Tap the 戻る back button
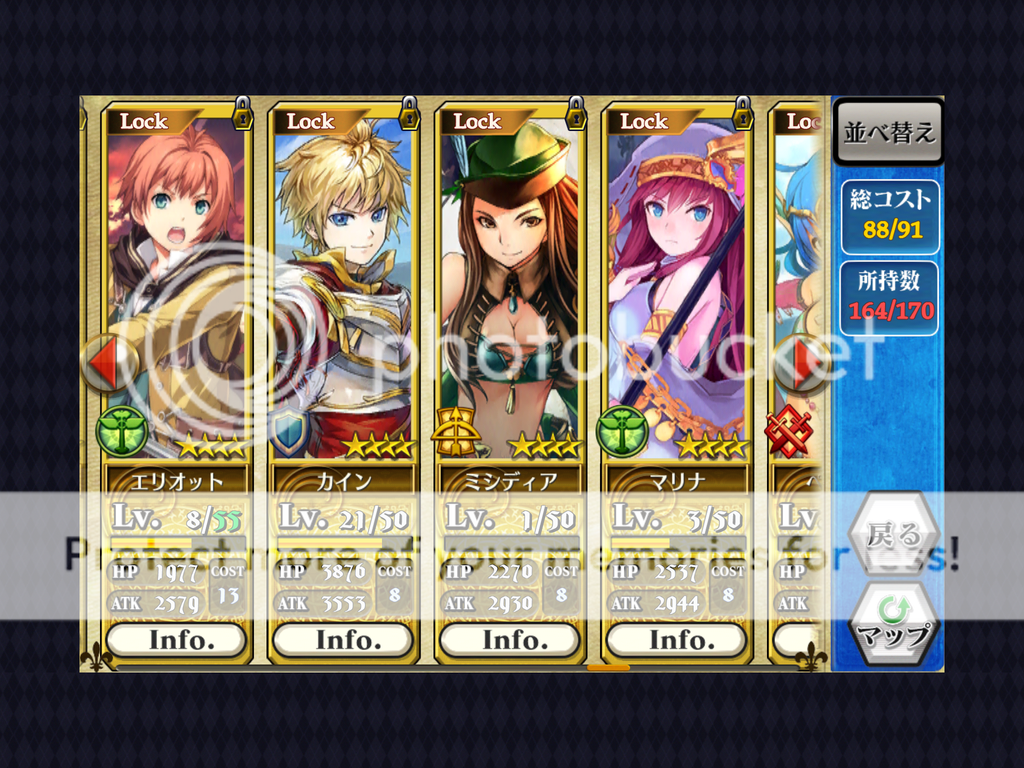The height and width of the screenshot is (768, 1024). click(x=893, y=535)
